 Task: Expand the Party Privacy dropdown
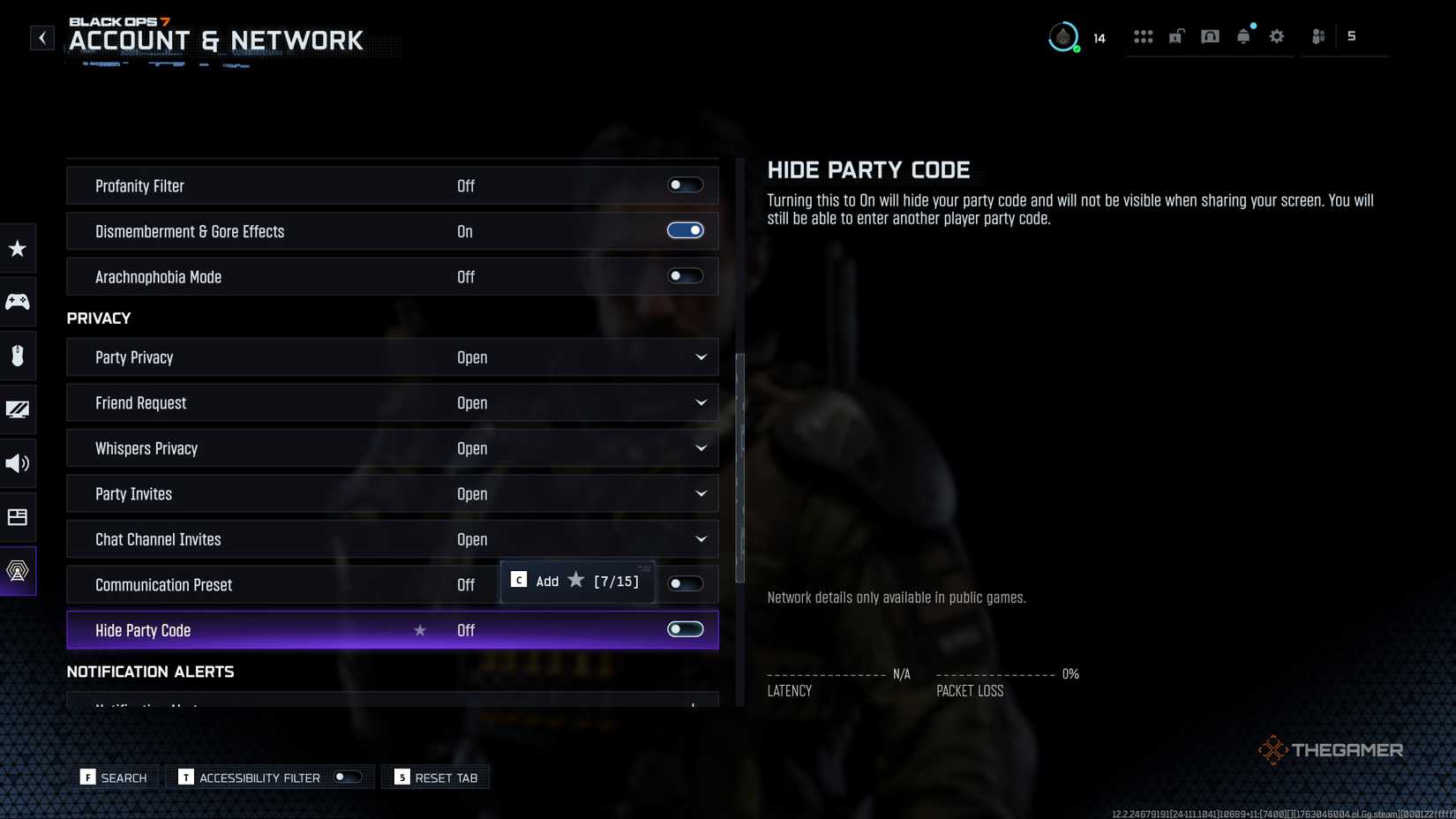[x=700, y=357]
